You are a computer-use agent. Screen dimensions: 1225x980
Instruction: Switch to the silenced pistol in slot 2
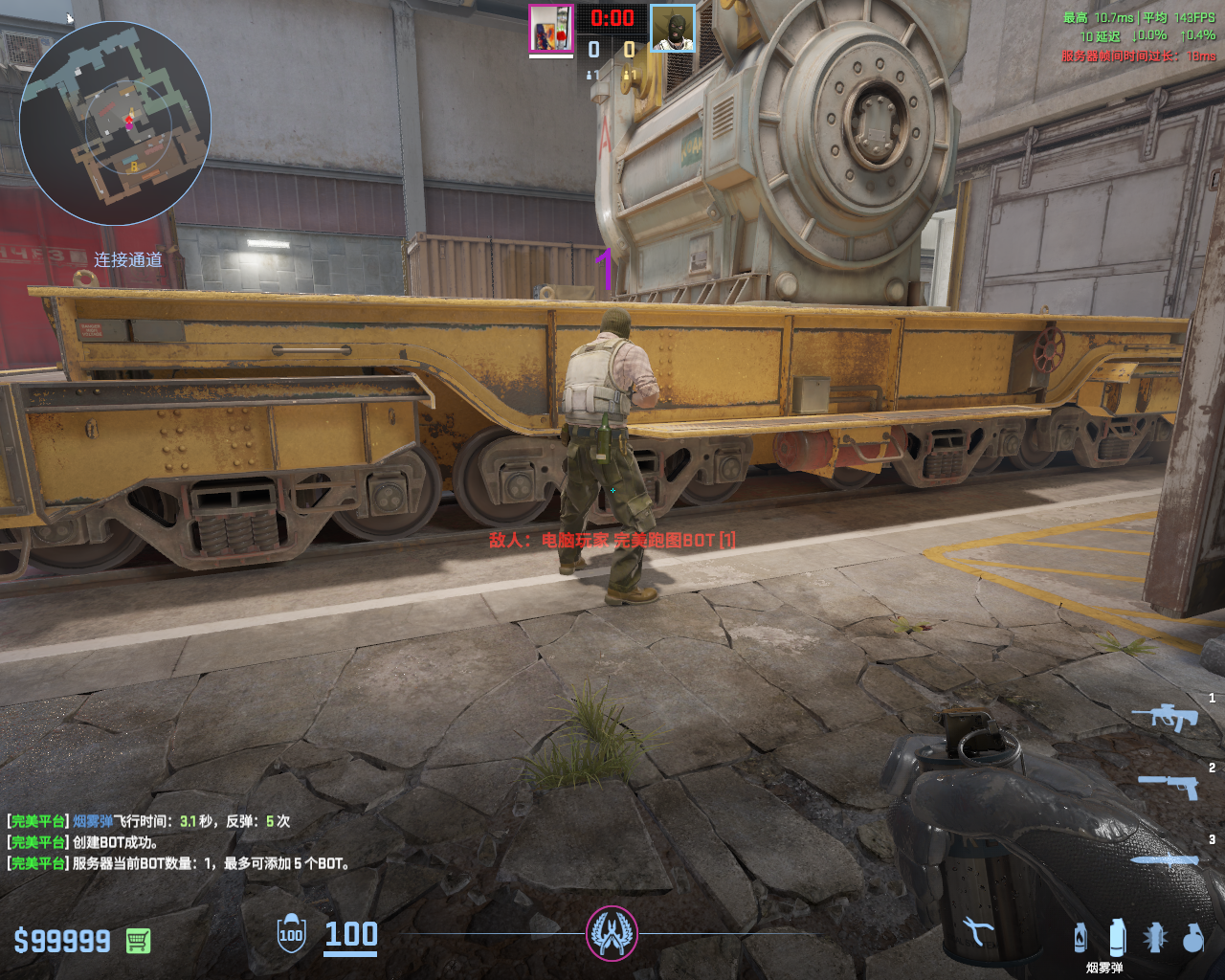[x=1169, y=787]
